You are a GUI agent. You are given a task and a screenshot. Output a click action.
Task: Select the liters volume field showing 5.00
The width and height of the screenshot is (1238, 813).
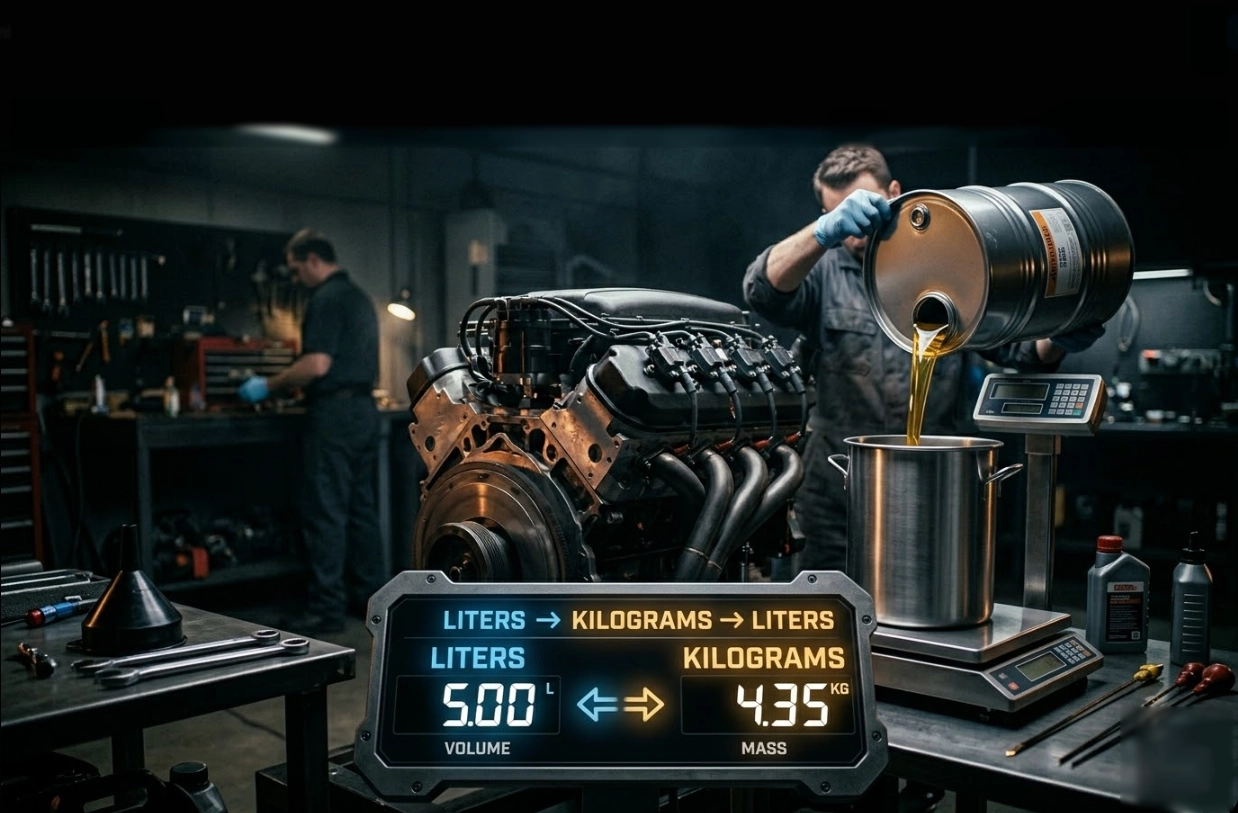tap(477, 705)
